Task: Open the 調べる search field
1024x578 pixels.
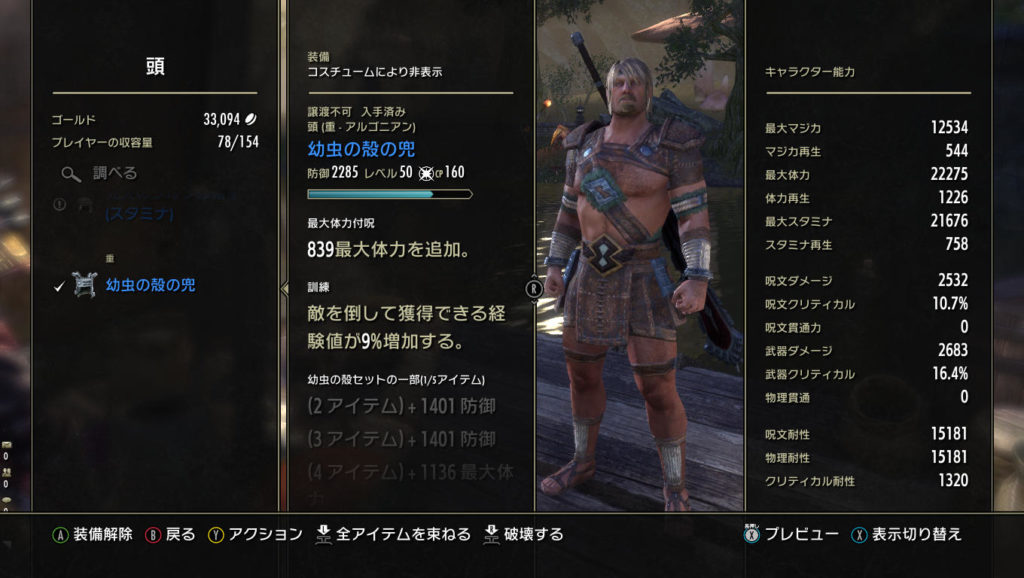Action: (114, 173)
